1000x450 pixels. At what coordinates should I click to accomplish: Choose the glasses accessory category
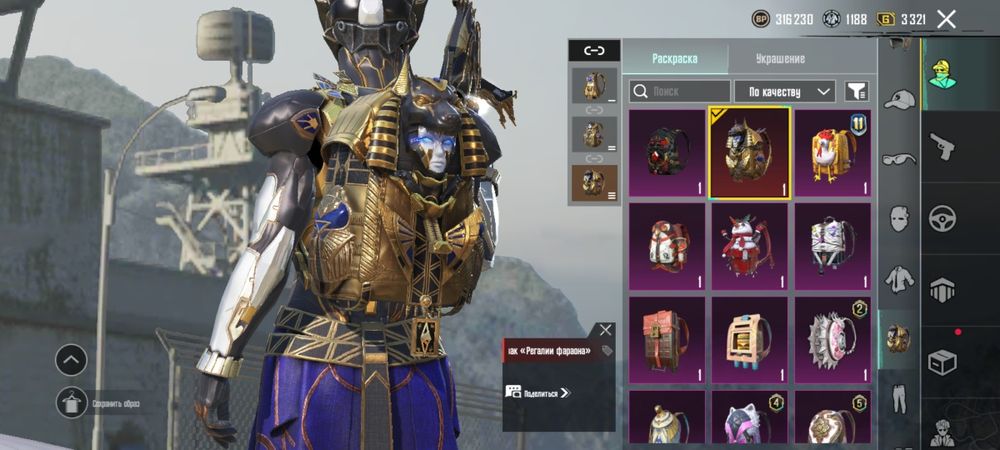pos(900,158)
